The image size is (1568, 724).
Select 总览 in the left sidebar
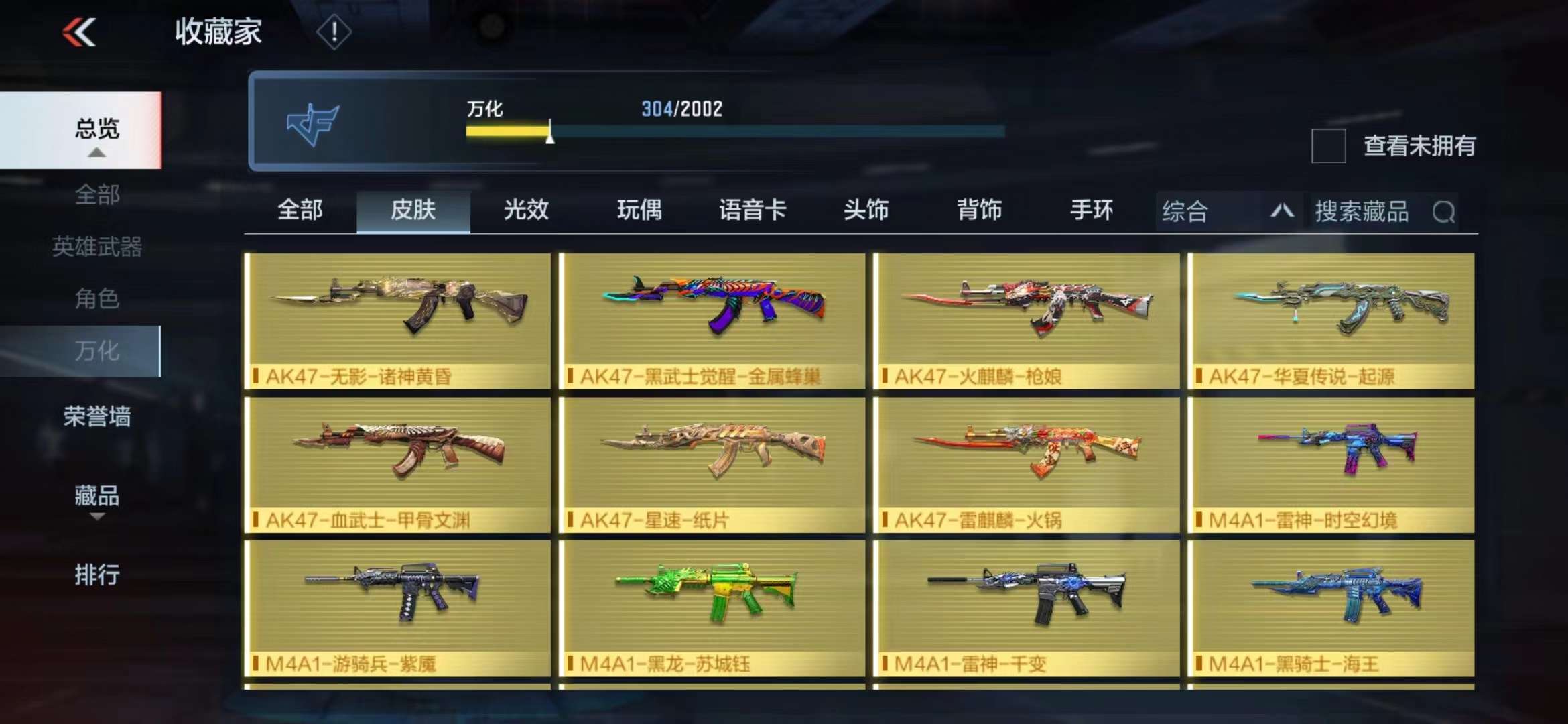[x=96, y=129]
